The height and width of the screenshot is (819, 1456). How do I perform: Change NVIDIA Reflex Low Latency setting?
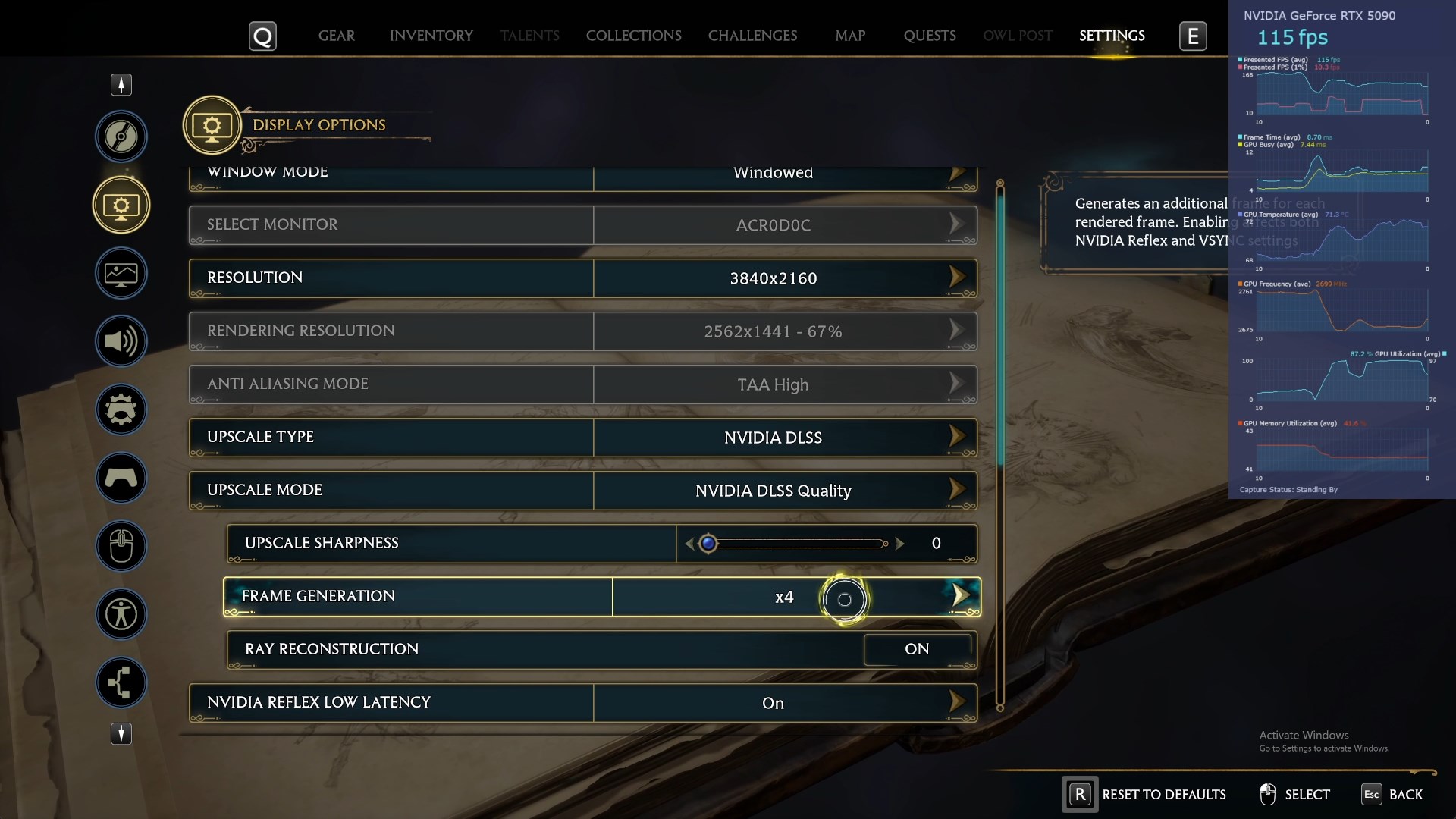point(957,702)
